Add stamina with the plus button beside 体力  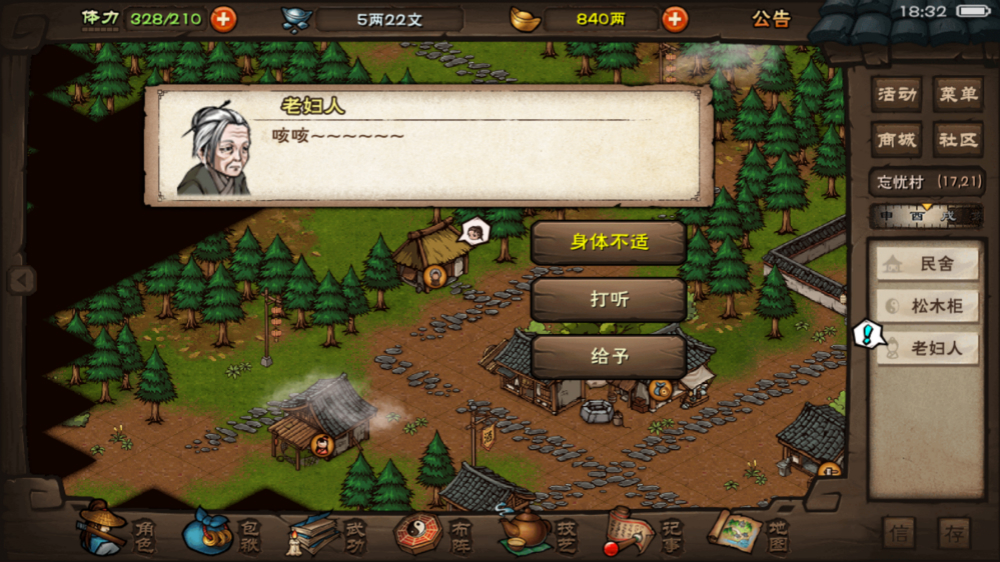pos(224,18)
